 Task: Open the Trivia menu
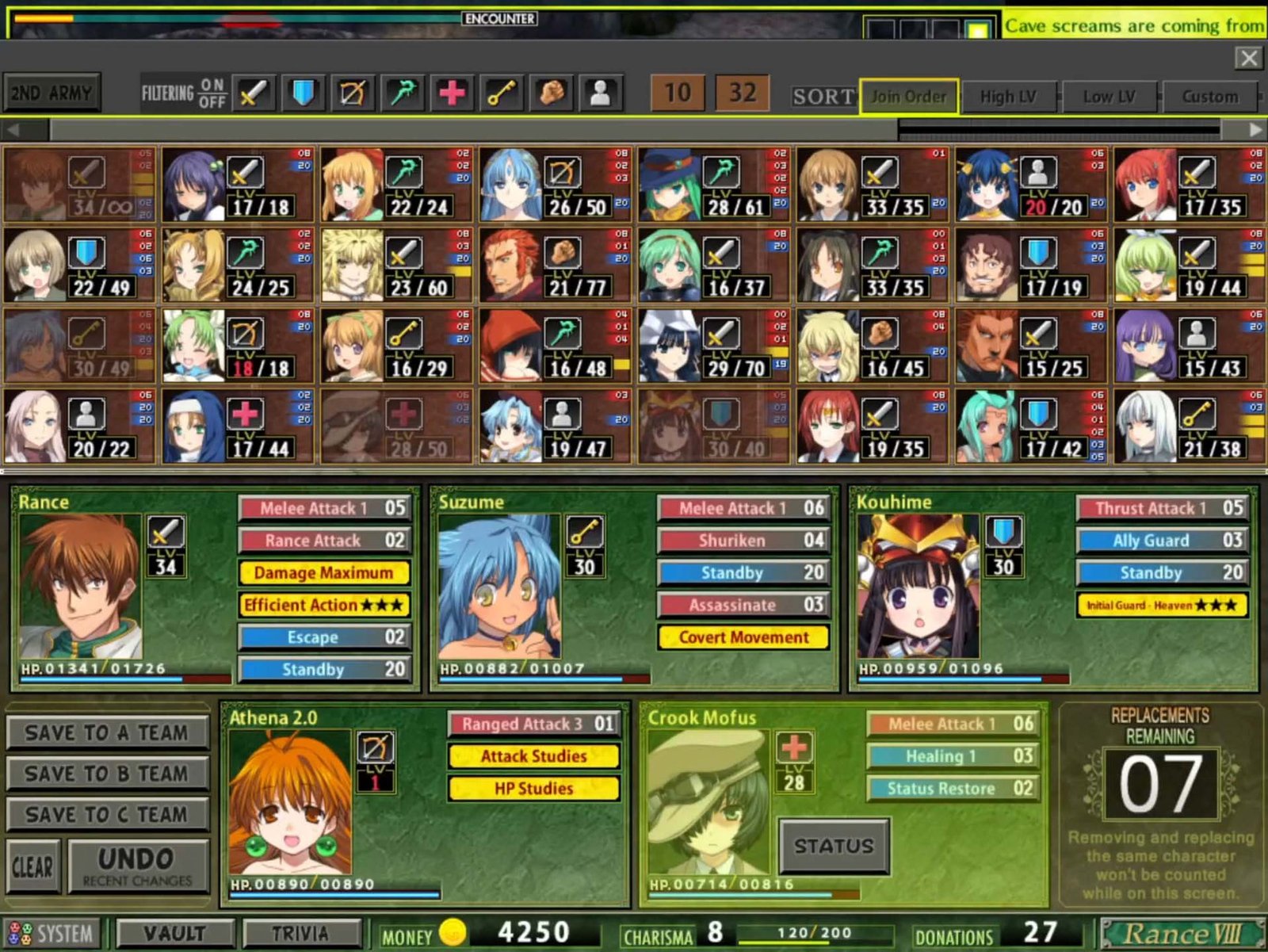pos(300,934)
